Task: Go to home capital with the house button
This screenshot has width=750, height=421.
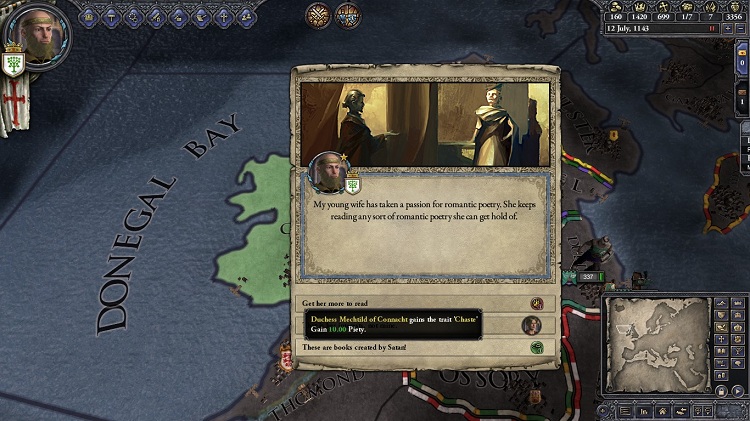Action: click(662, 410)
